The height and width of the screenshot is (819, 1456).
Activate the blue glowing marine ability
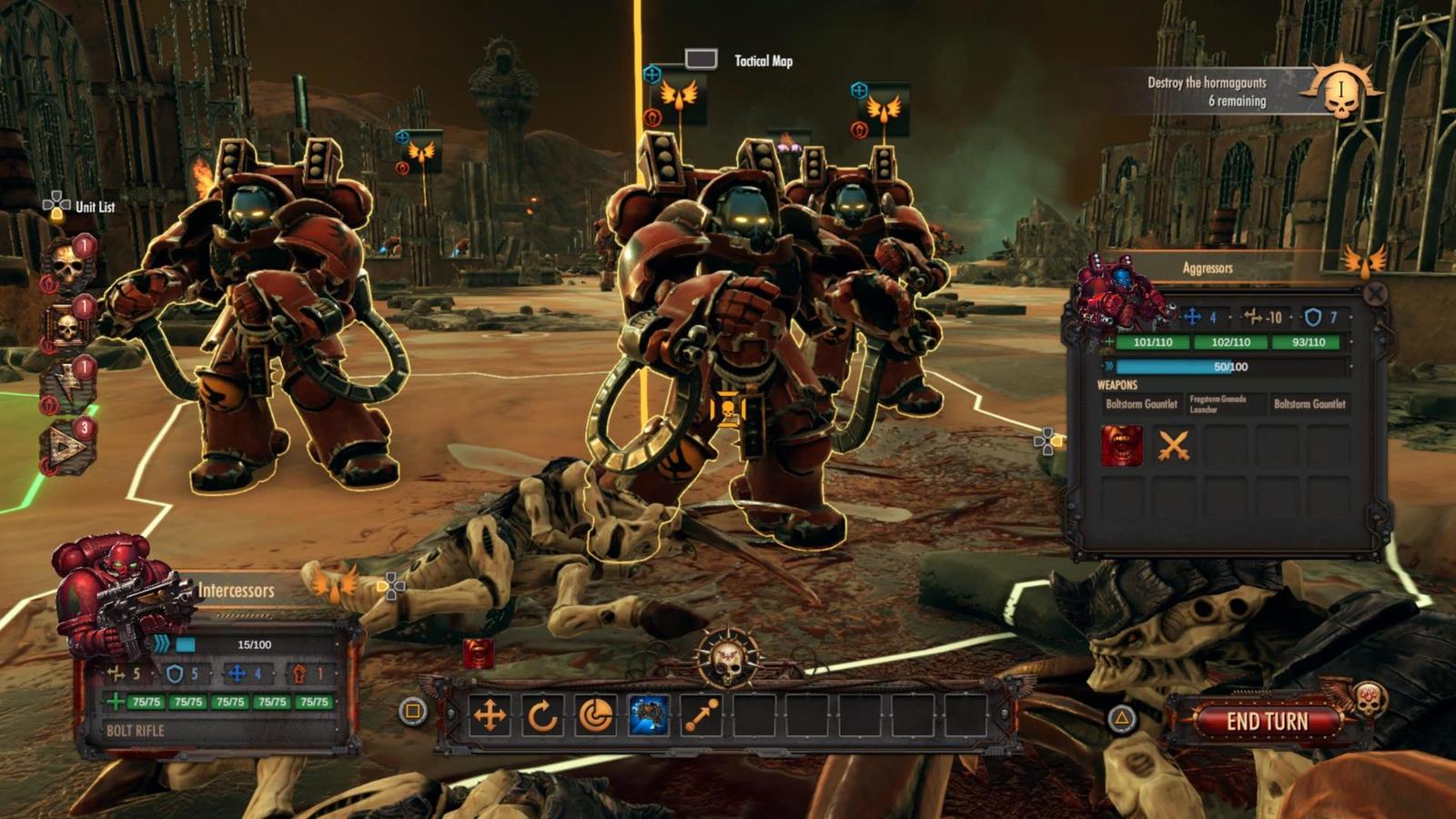tap(649, 716)
